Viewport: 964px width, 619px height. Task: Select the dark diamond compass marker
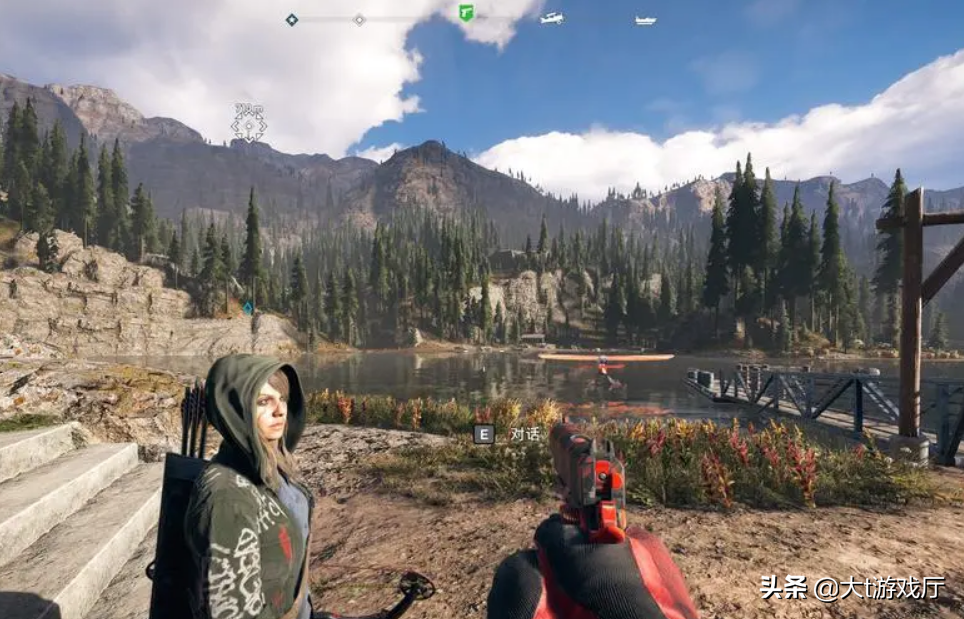pos(292,19)
